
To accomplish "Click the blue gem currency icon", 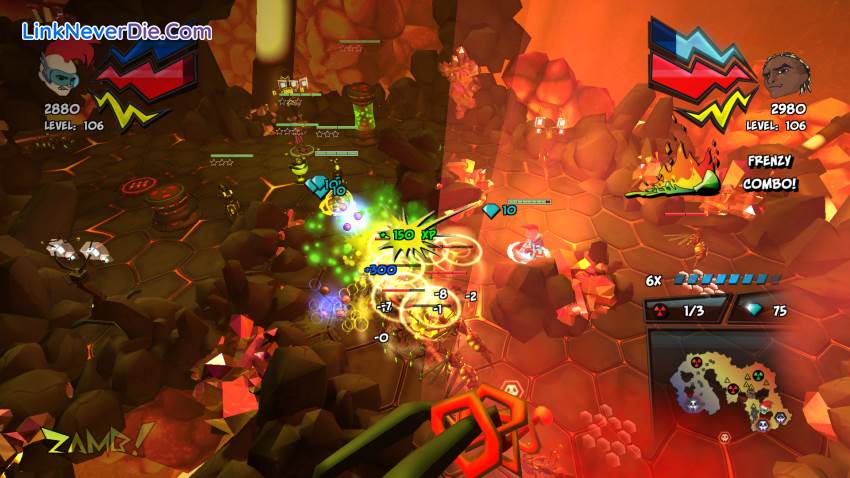I will [748, 311].
